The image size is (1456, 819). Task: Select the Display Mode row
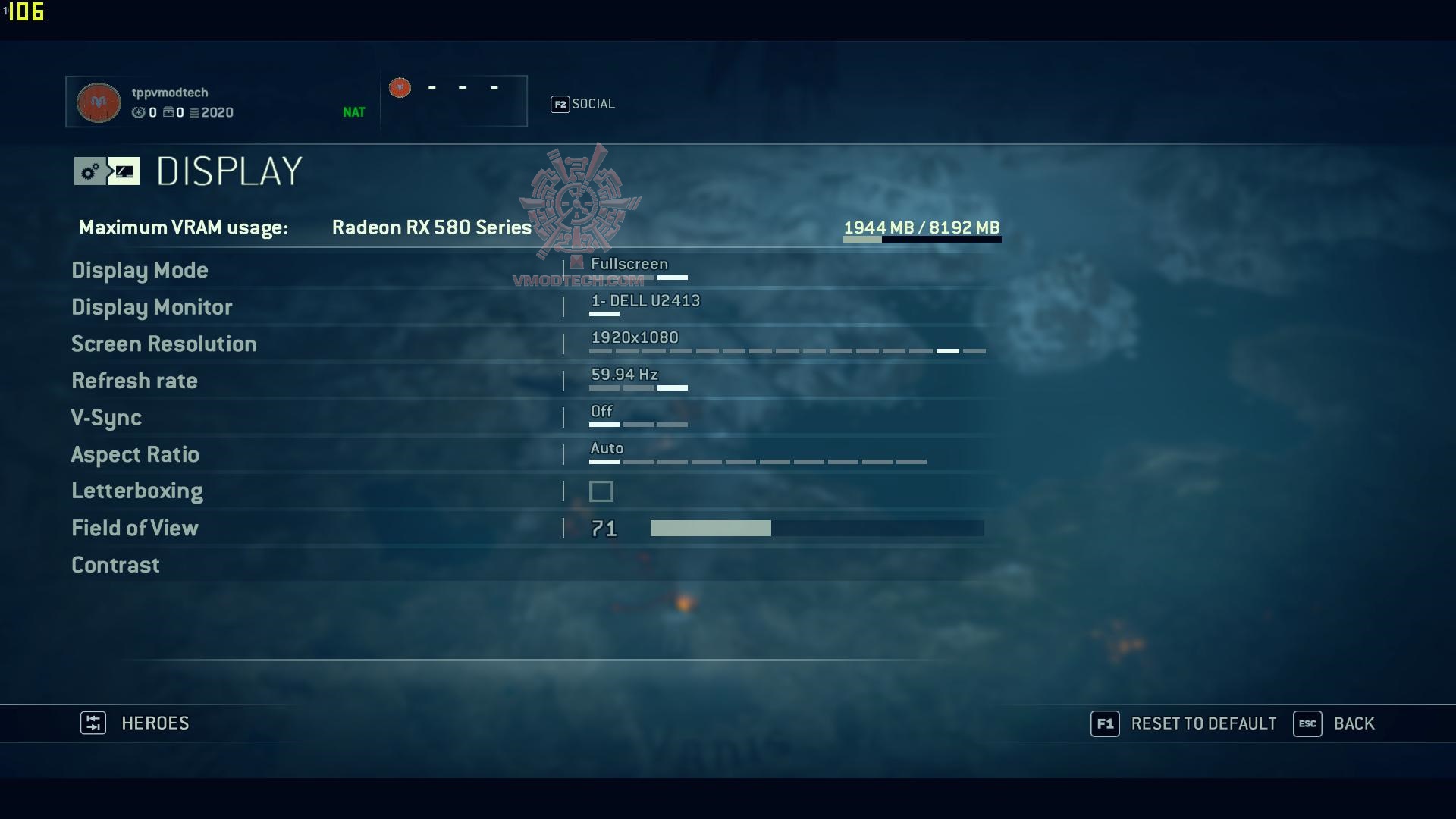[x=140, y=271]
